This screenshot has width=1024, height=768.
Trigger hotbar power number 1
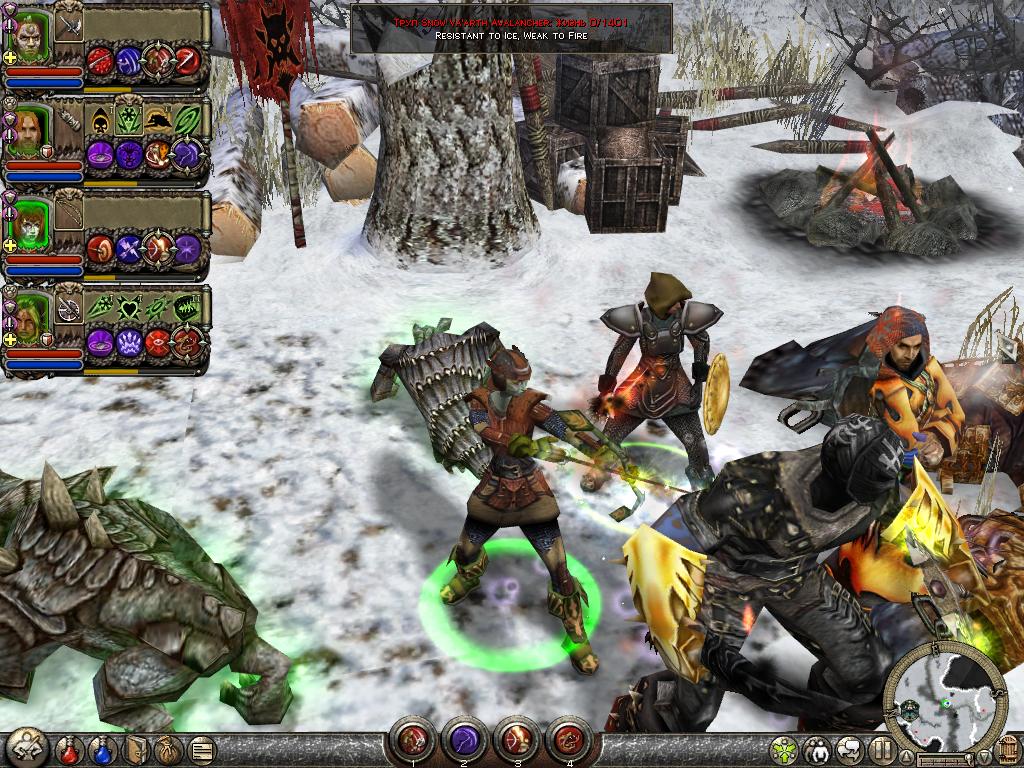412,740
